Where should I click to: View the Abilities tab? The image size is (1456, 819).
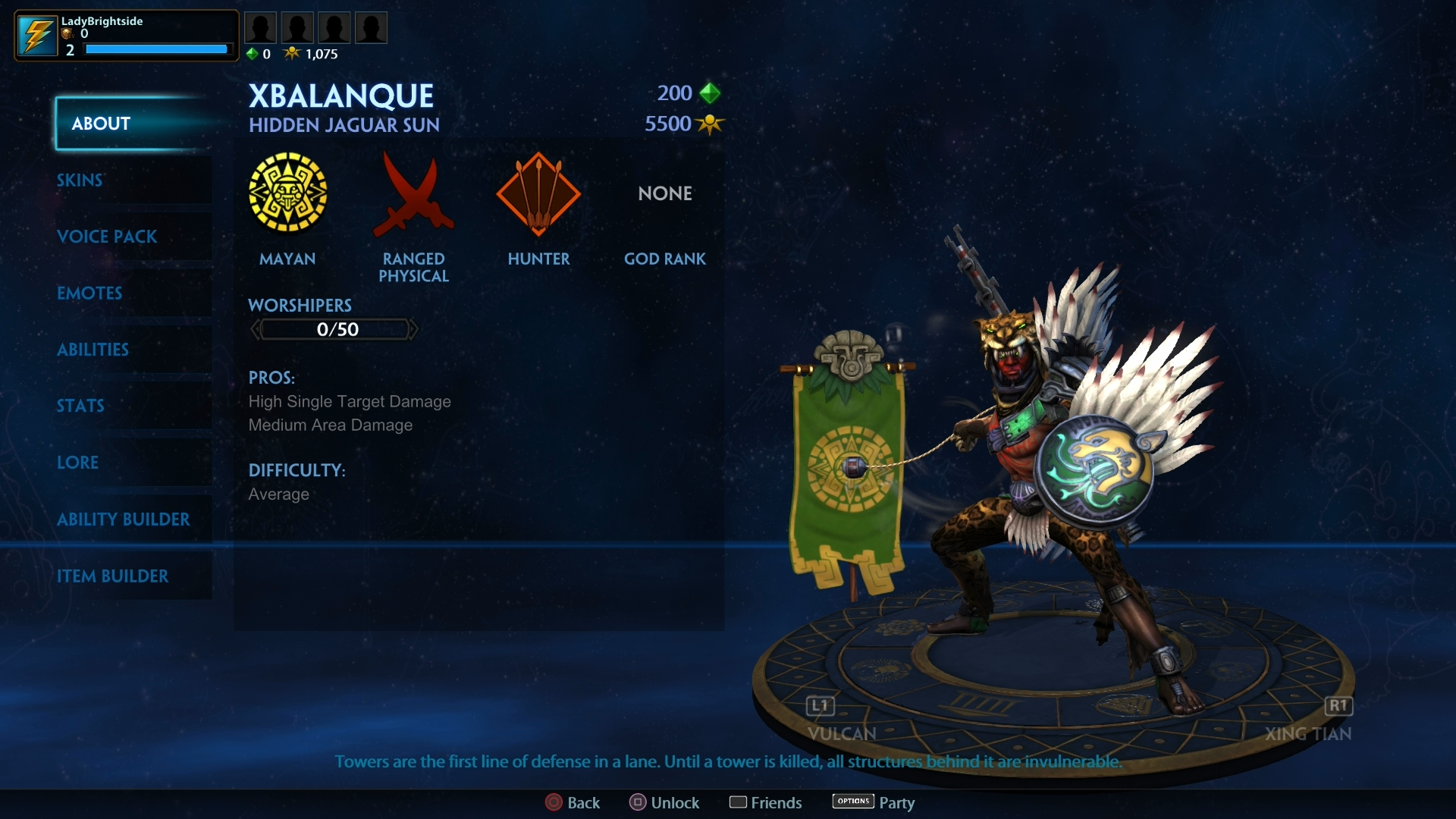(x=93, y=350)
